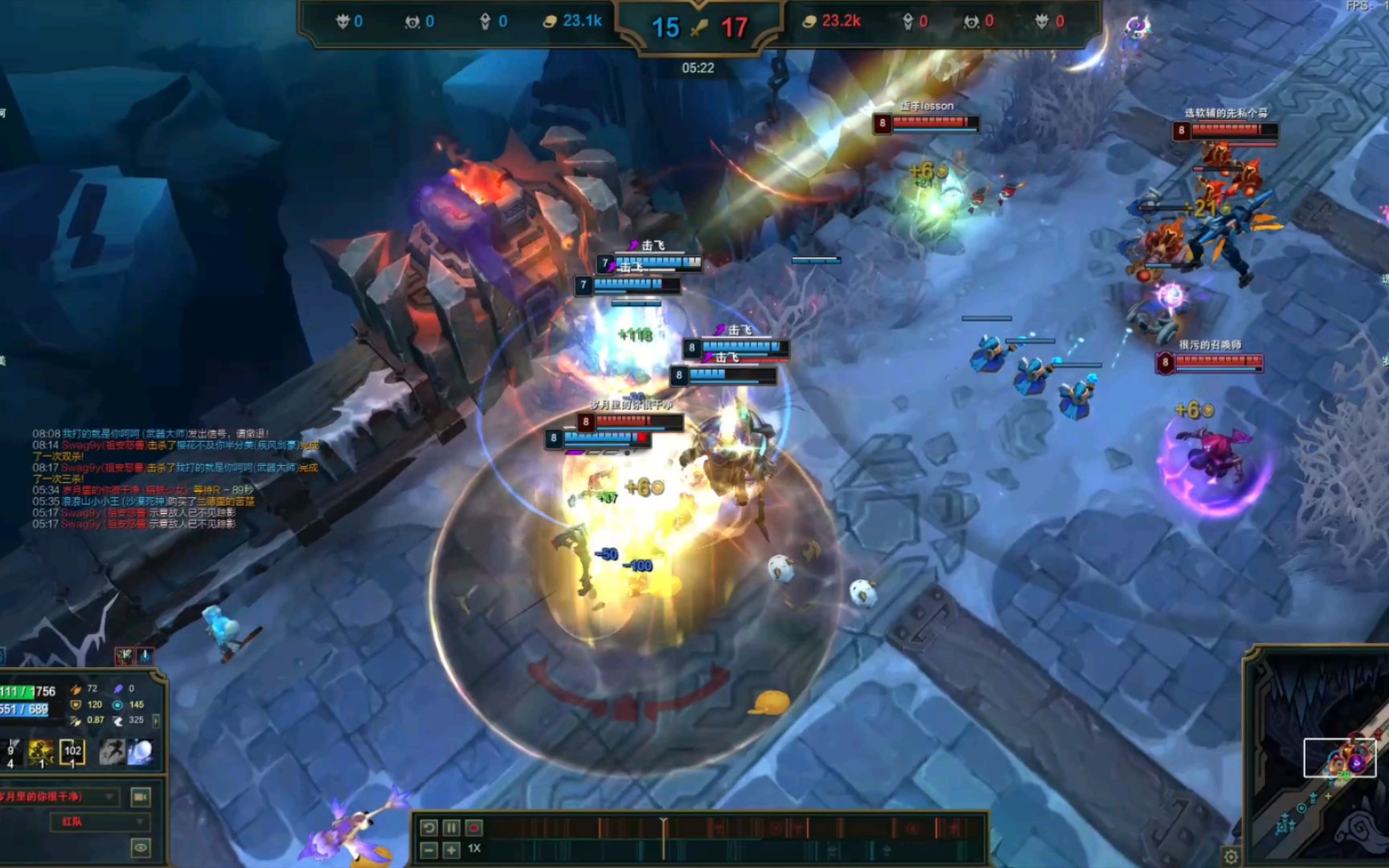This screenshot has height=868, width=1389.
Task: Open the gear settings beside the minimap
Action: 1231,857
